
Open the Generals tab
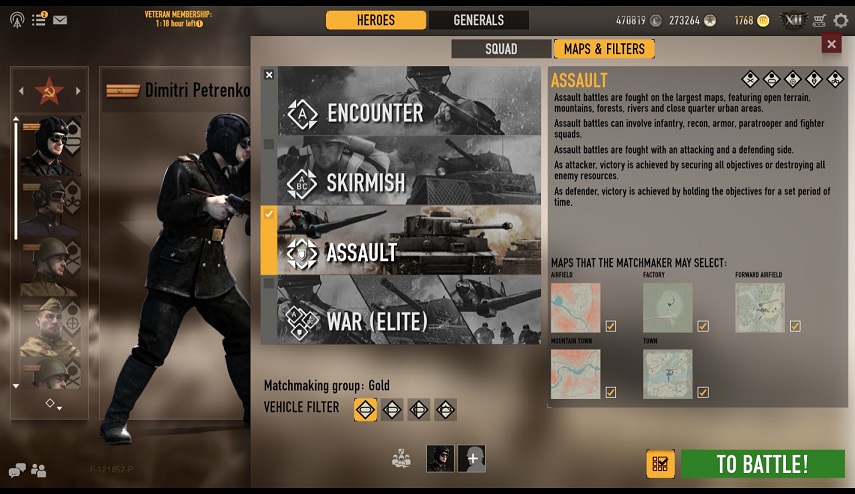(x=478, y=20)
